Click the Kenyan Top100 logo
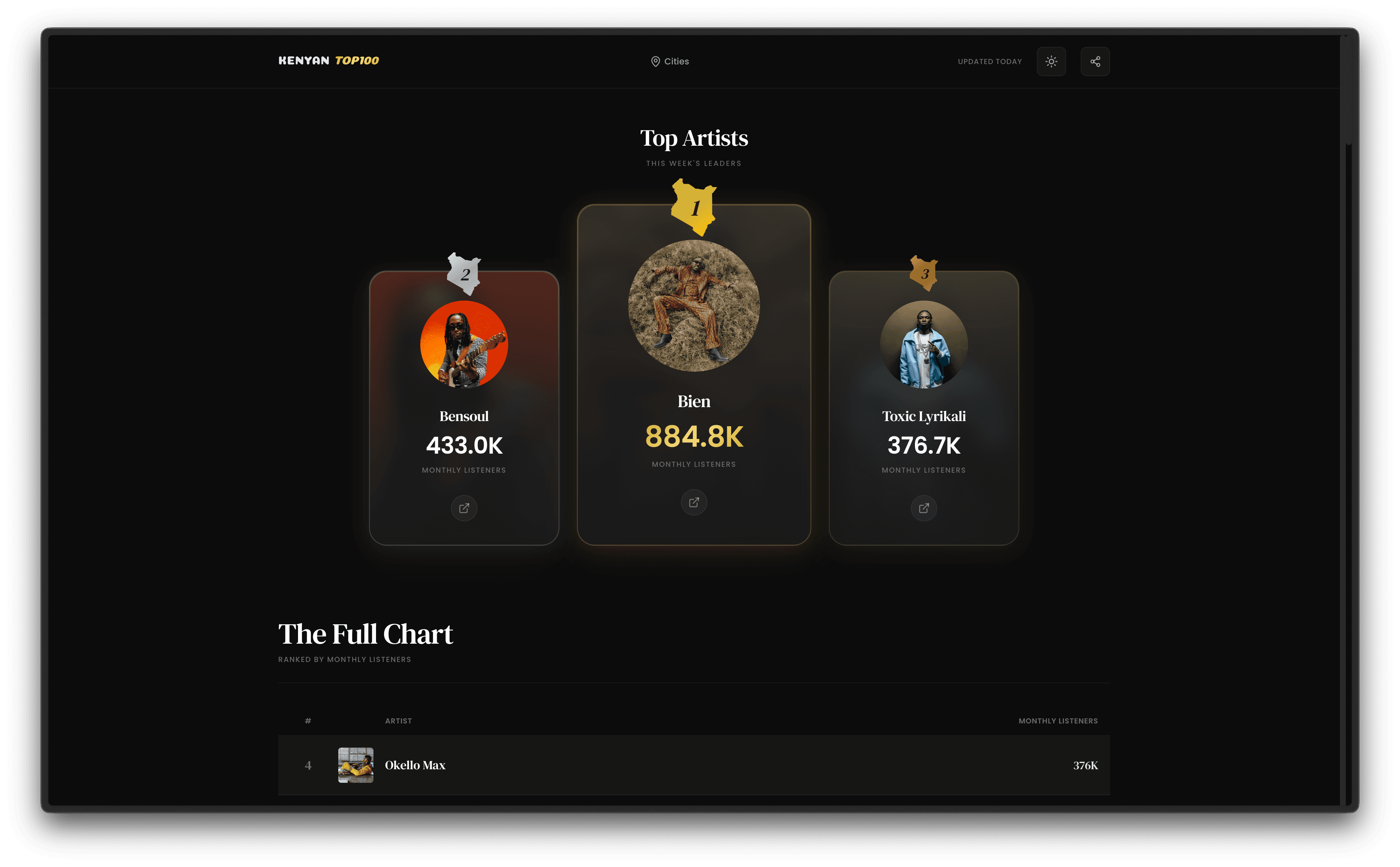 pyautogui.click(x=329, y=60)
